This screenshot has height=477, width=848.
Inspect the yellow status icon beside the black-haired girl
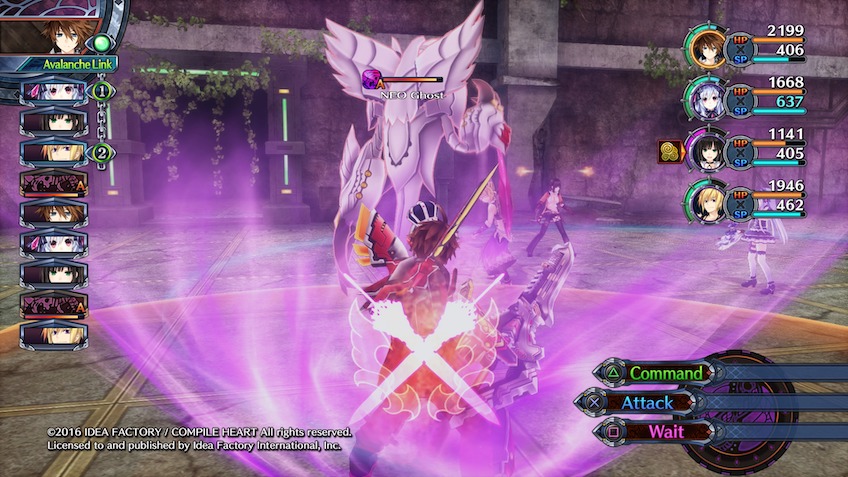pyautogui.click(x=670, y=152)
